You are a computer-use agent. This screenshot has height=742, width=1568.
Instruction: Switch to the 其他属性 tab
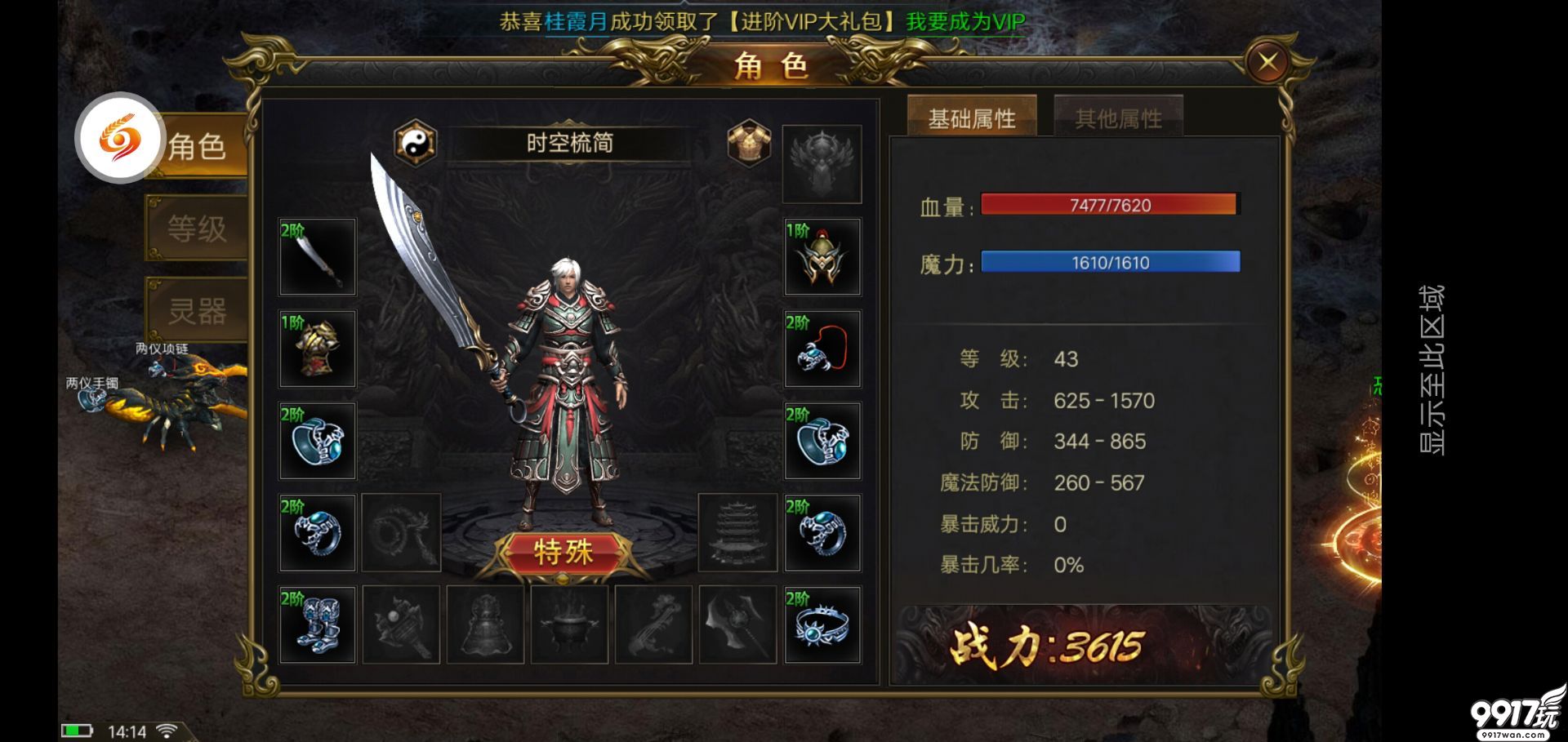point(1118,116)
